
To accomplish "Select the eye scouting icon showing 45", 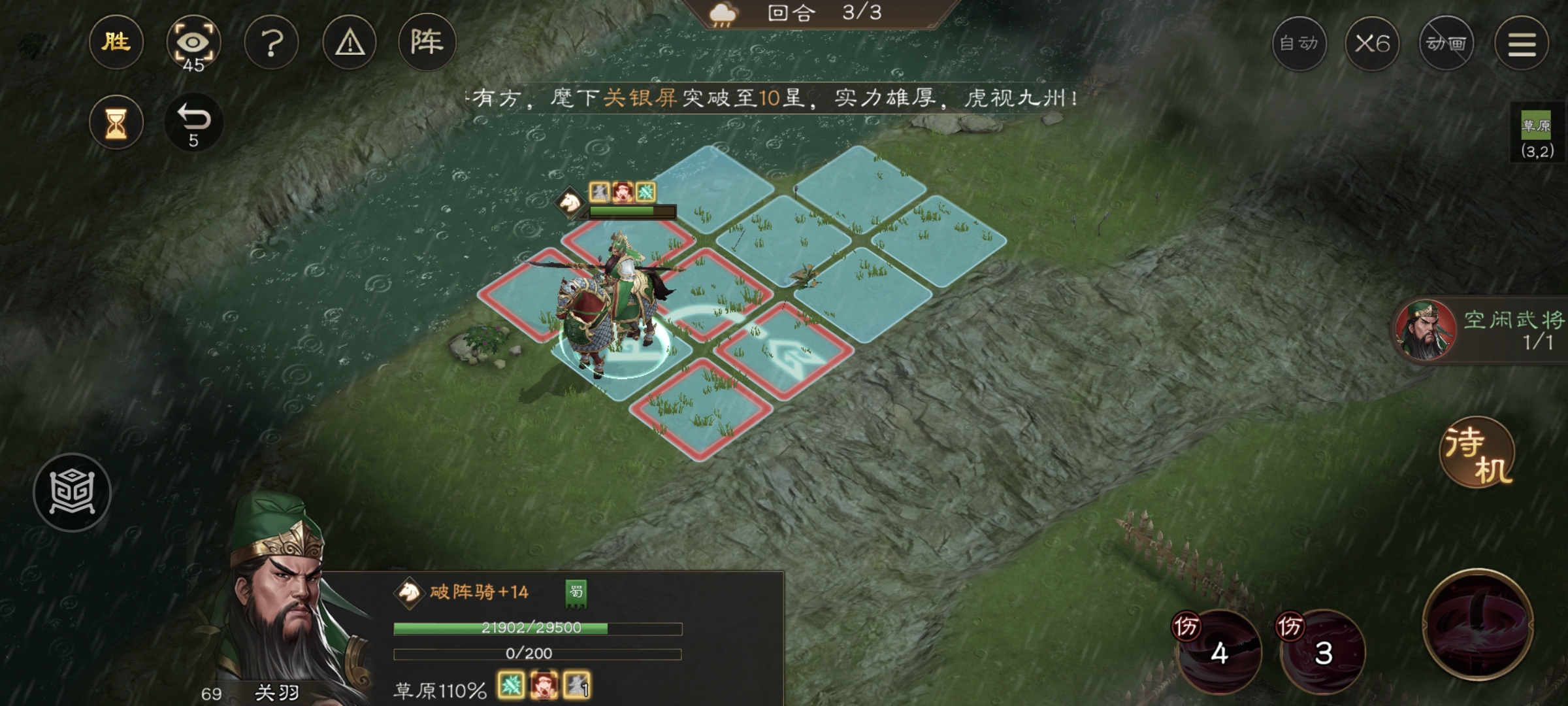I will click(194, 42).
